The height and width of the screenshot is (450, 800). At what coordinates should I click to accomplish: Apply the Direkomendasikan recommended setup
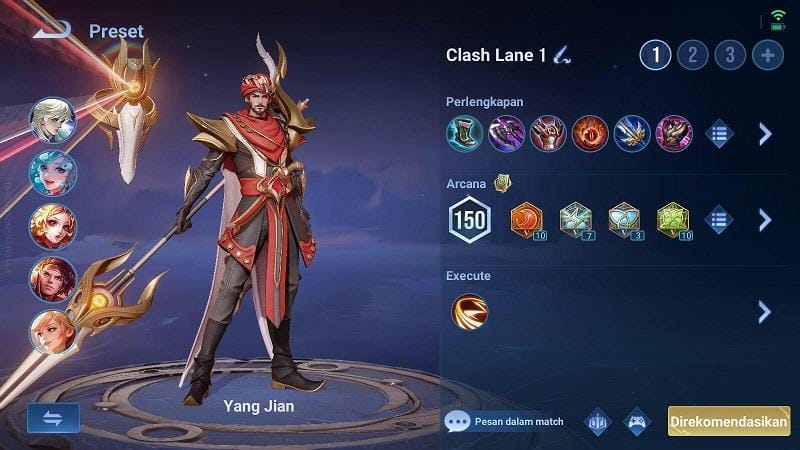[x=729, y=421]
